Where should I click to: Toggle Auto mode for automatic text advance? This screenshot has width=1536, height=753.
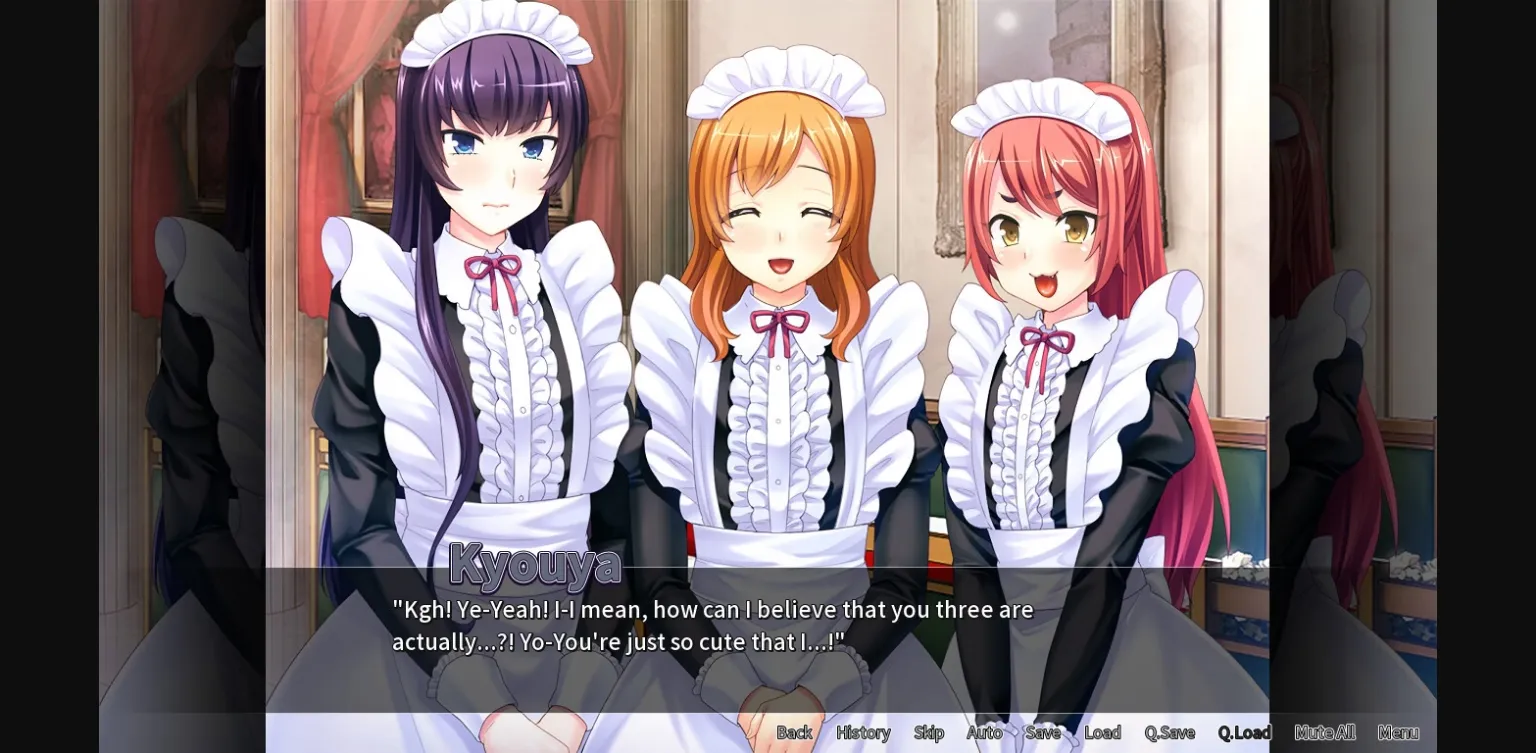pyautogui.click(x=985, y=732)
